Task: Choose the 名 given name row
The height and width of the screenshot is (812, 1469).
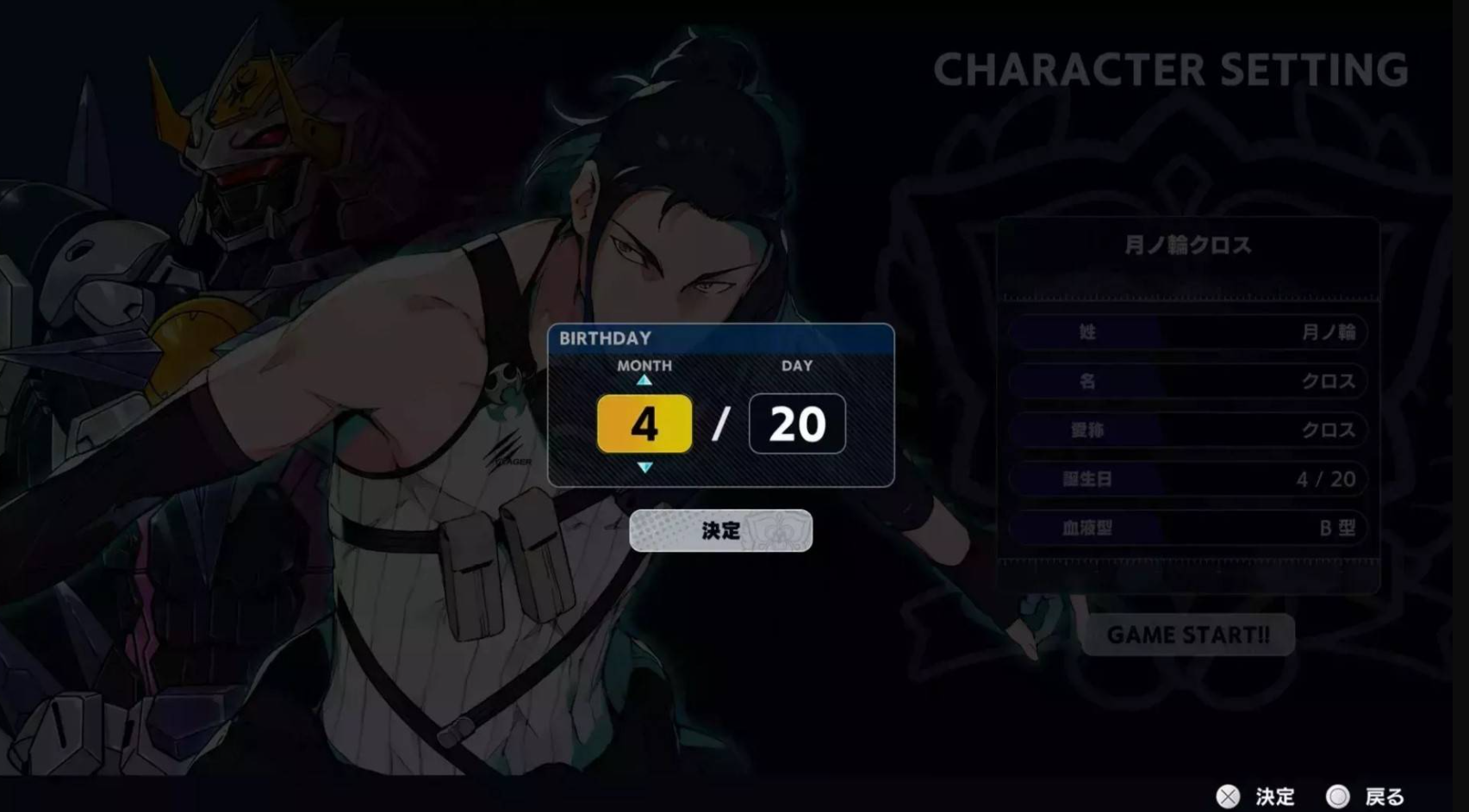Action: click(1187, 381)
